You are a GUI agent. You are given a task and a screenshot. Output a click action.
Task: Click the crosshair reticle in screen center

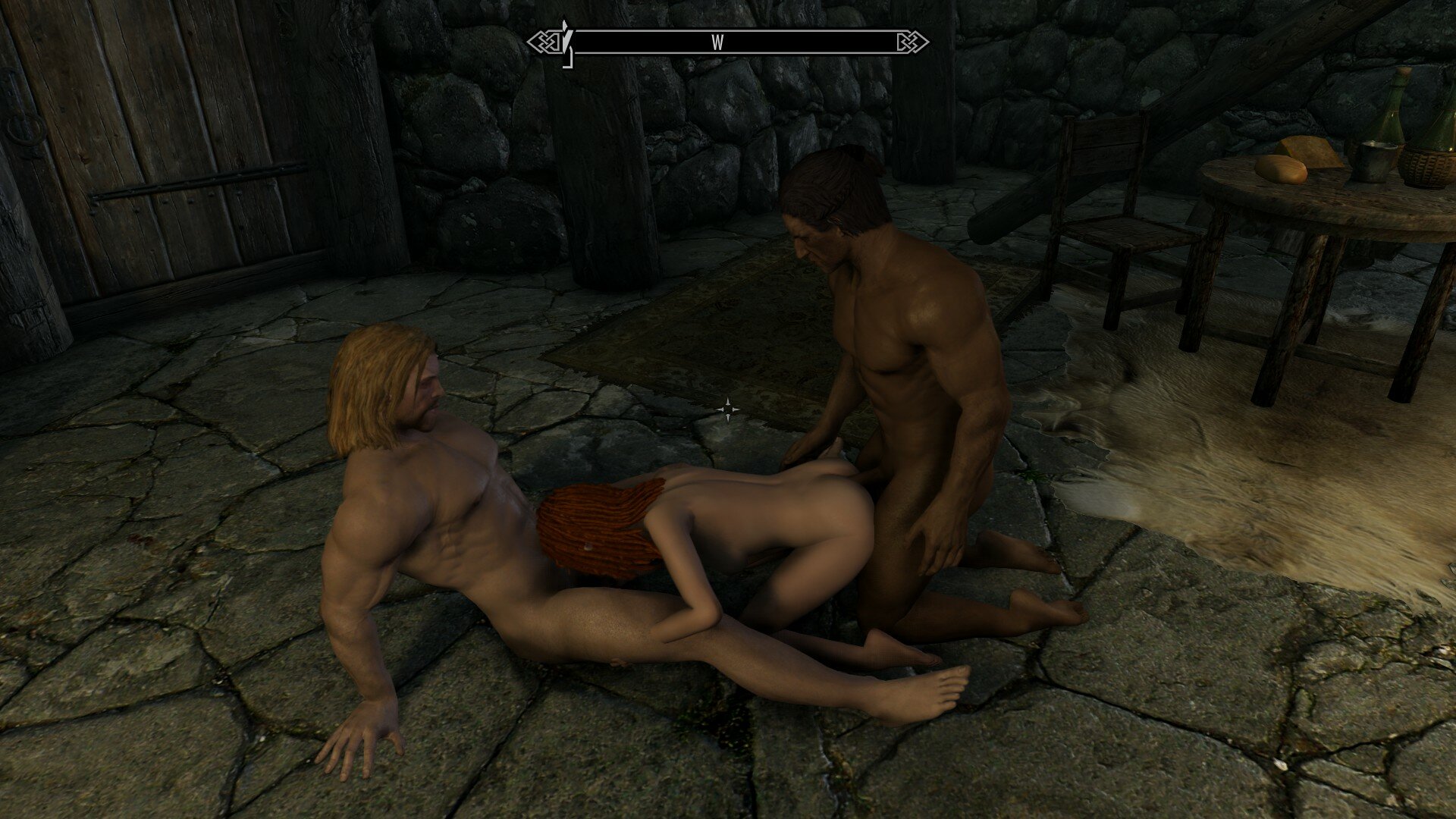(x=728, y=409)
